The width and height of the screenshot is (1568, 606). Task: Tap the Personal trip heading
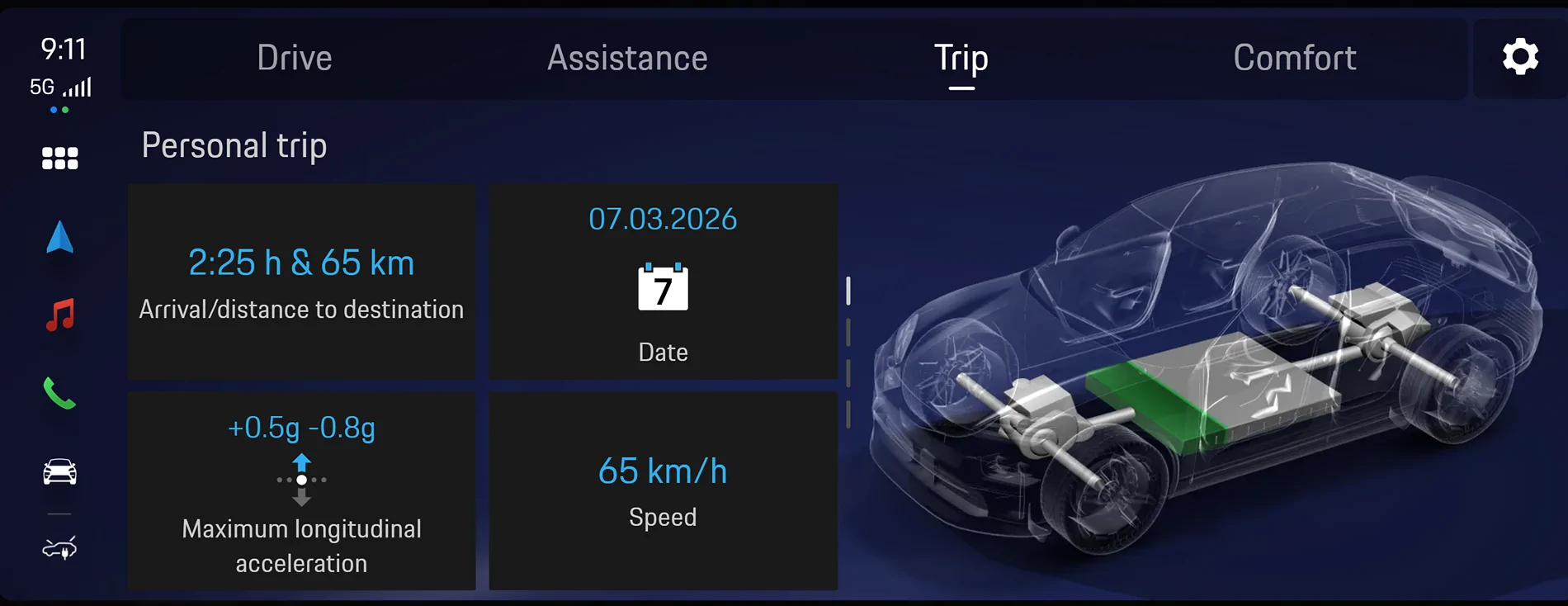click(234, 144)
